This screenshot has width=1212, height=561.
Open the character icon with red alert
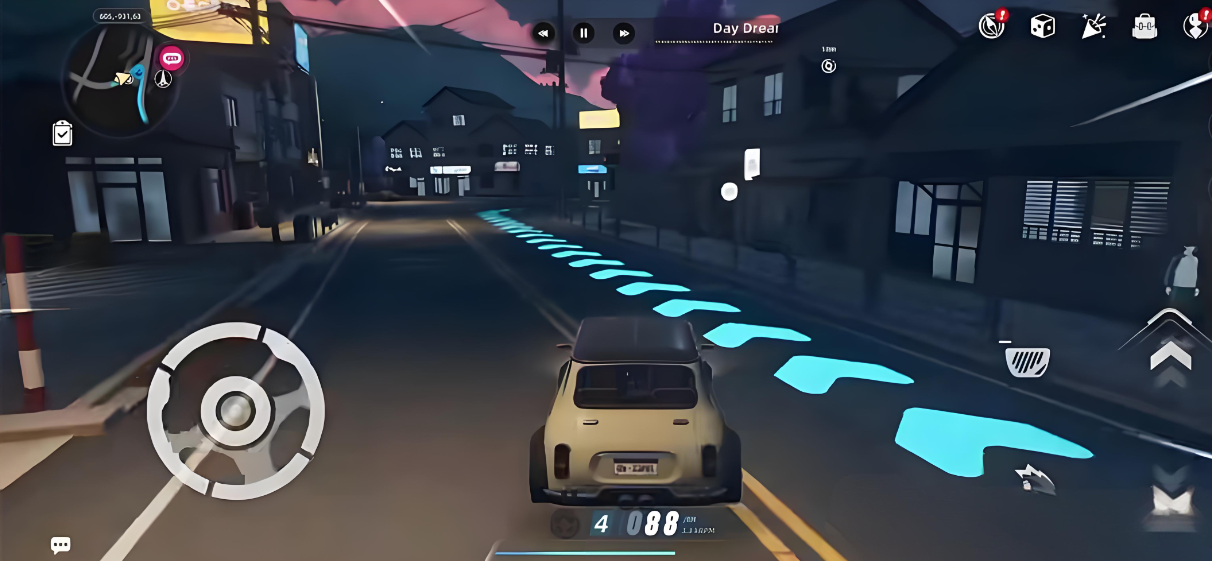[x=1195, y=26]
